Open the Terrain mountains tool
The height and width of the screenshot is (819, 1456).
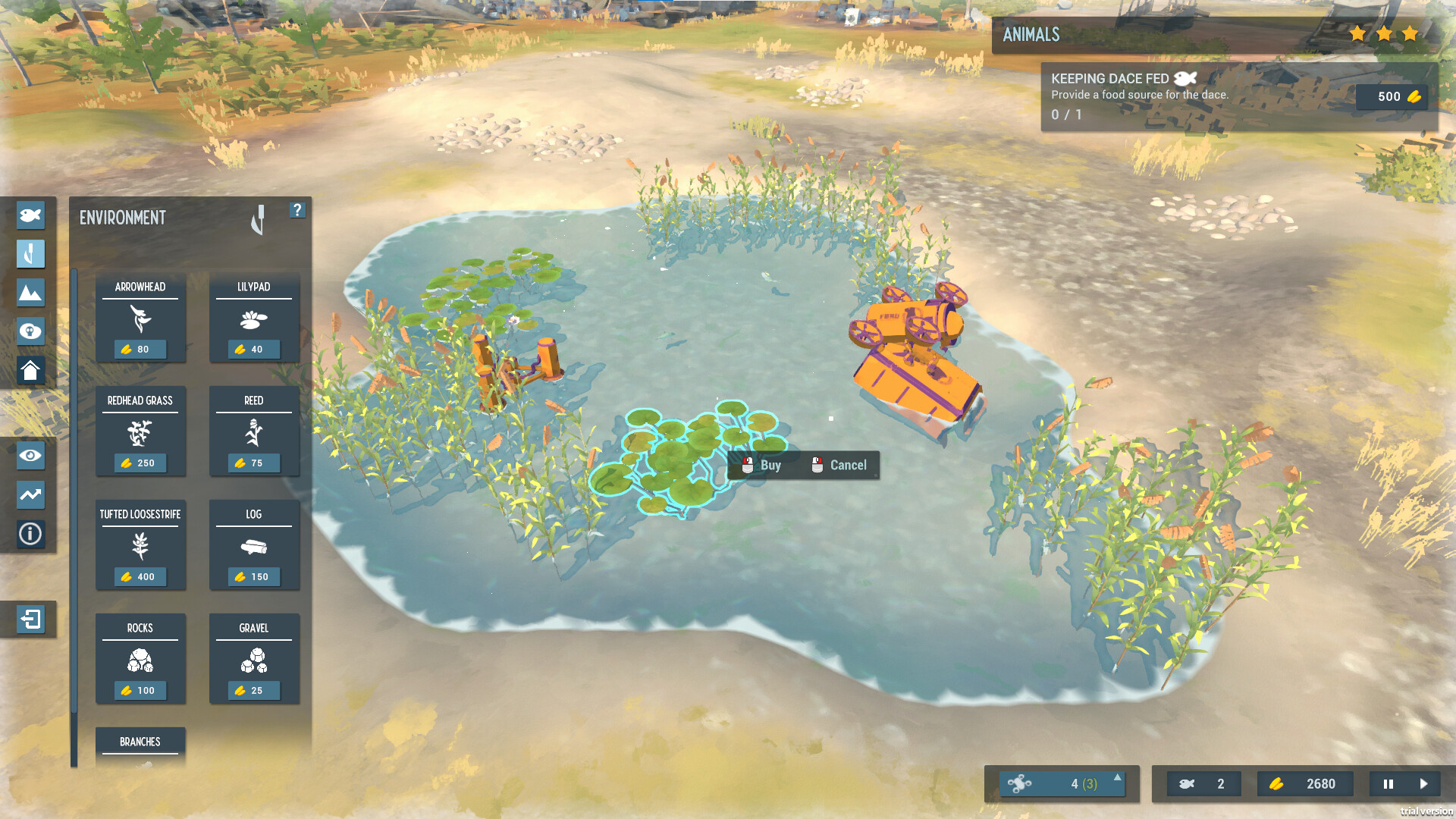tap(30, 293)
